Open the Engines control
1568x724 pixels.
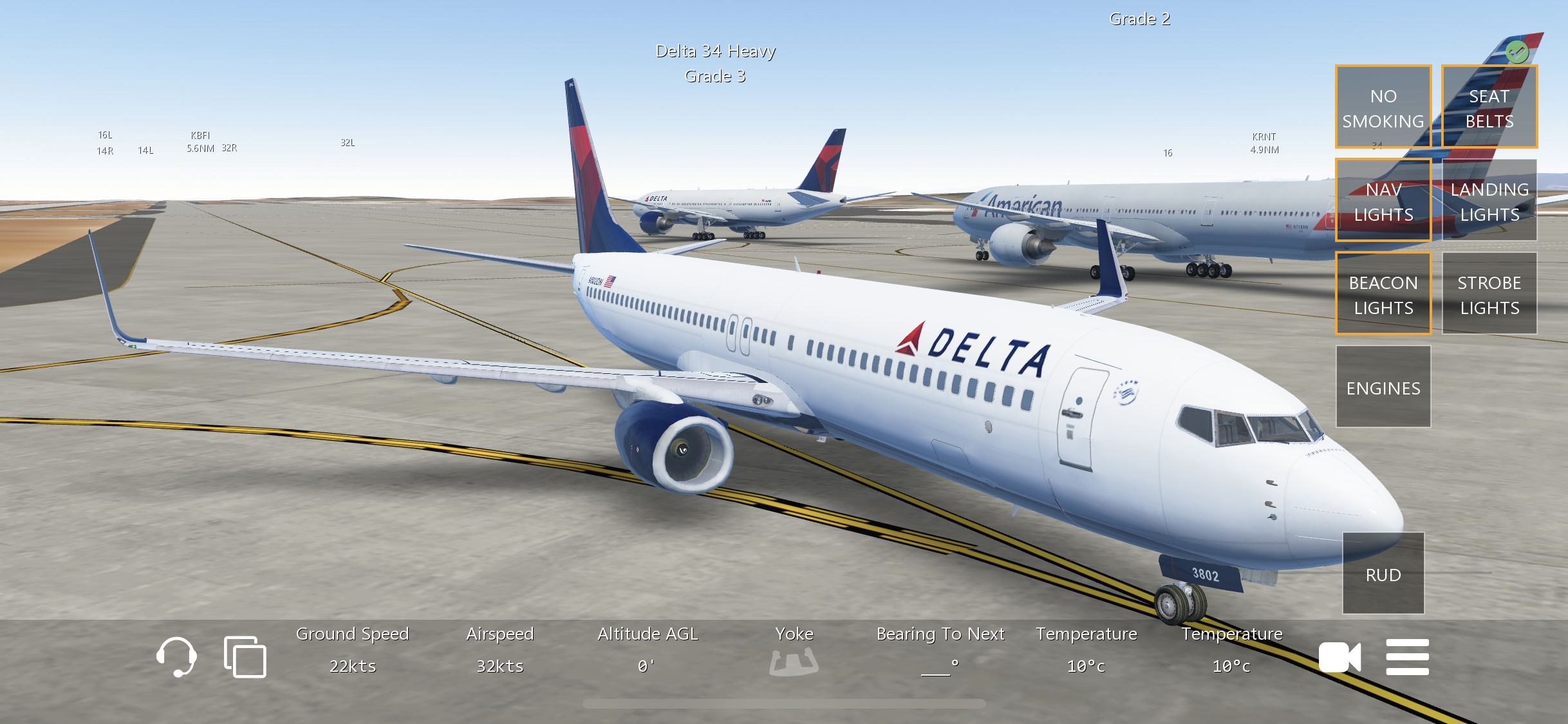tap(1383, 387)
